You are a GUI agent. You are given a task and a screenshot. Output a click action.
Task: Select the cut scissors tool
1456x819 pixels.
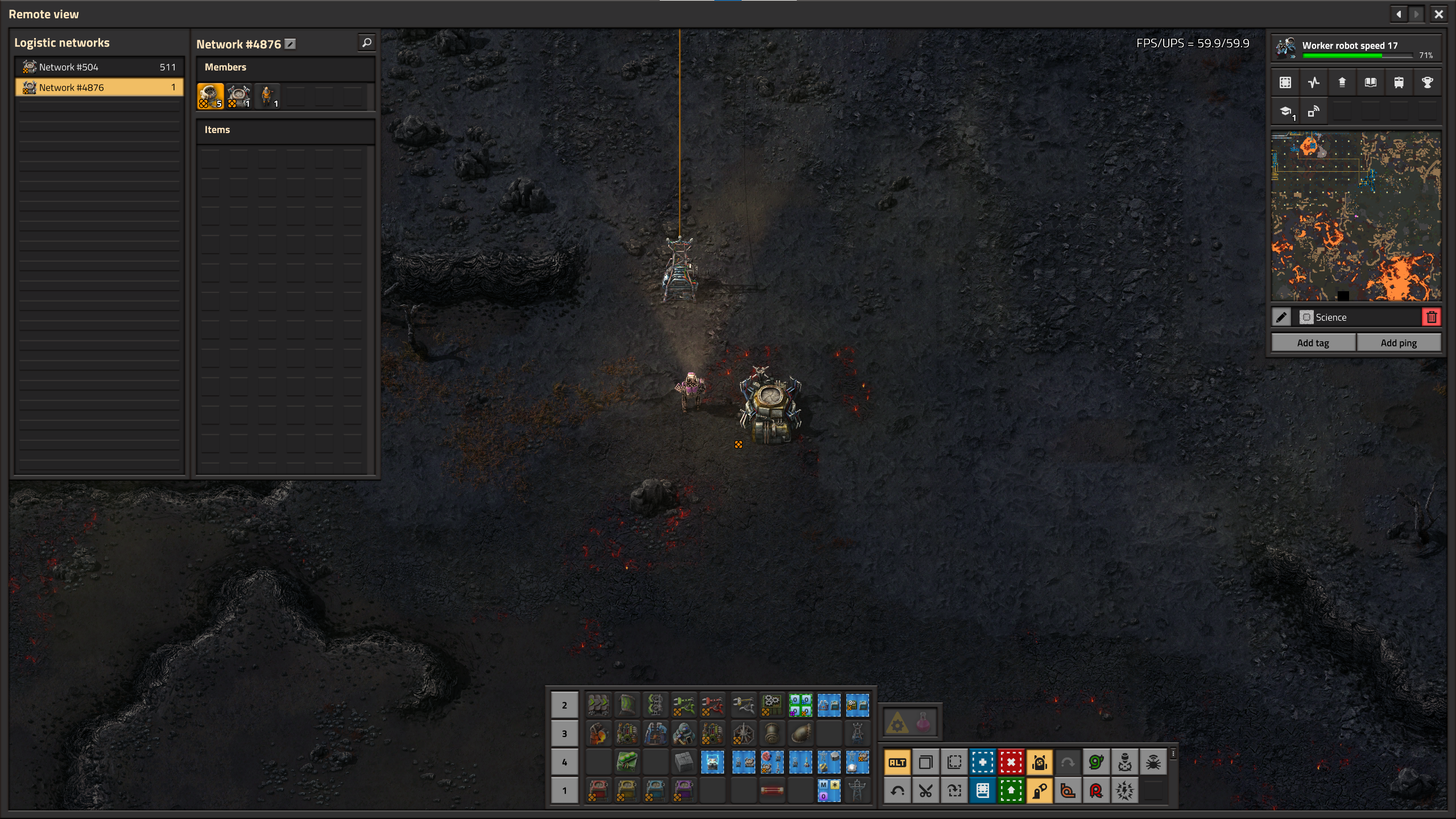click(926, 791)
